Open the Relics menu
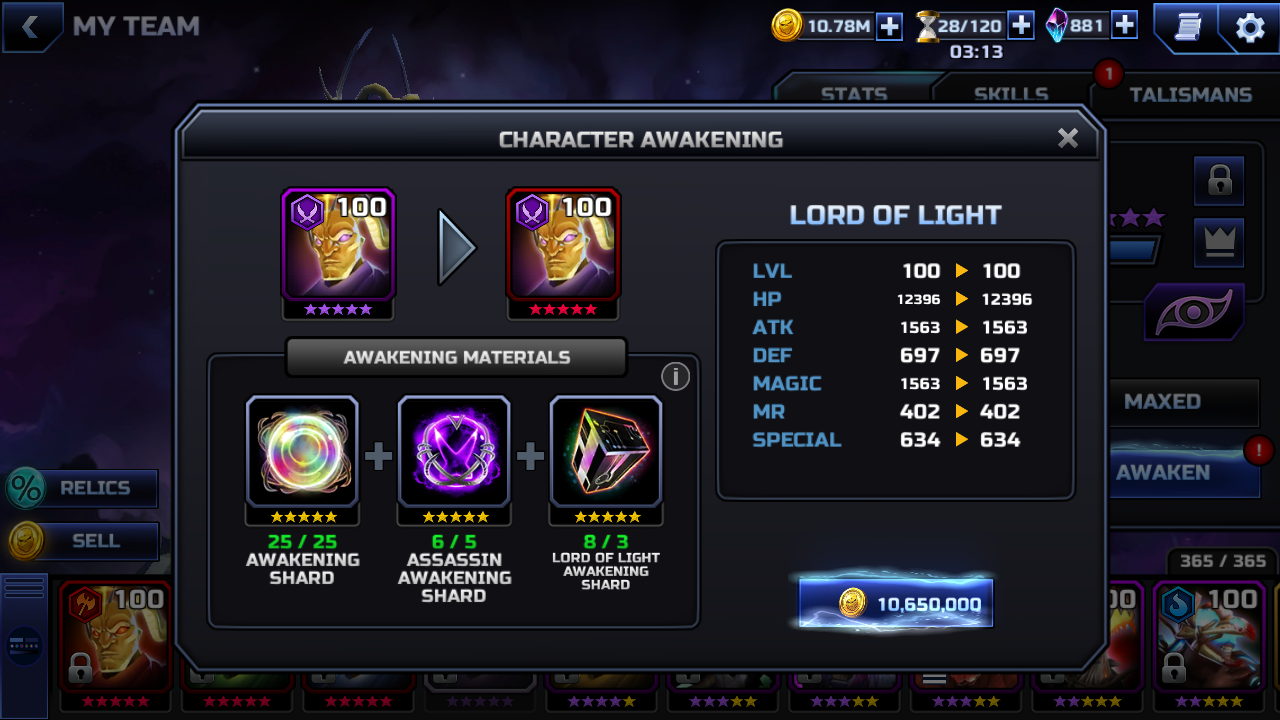This screenshot has height=720, width=1280. 84,488
